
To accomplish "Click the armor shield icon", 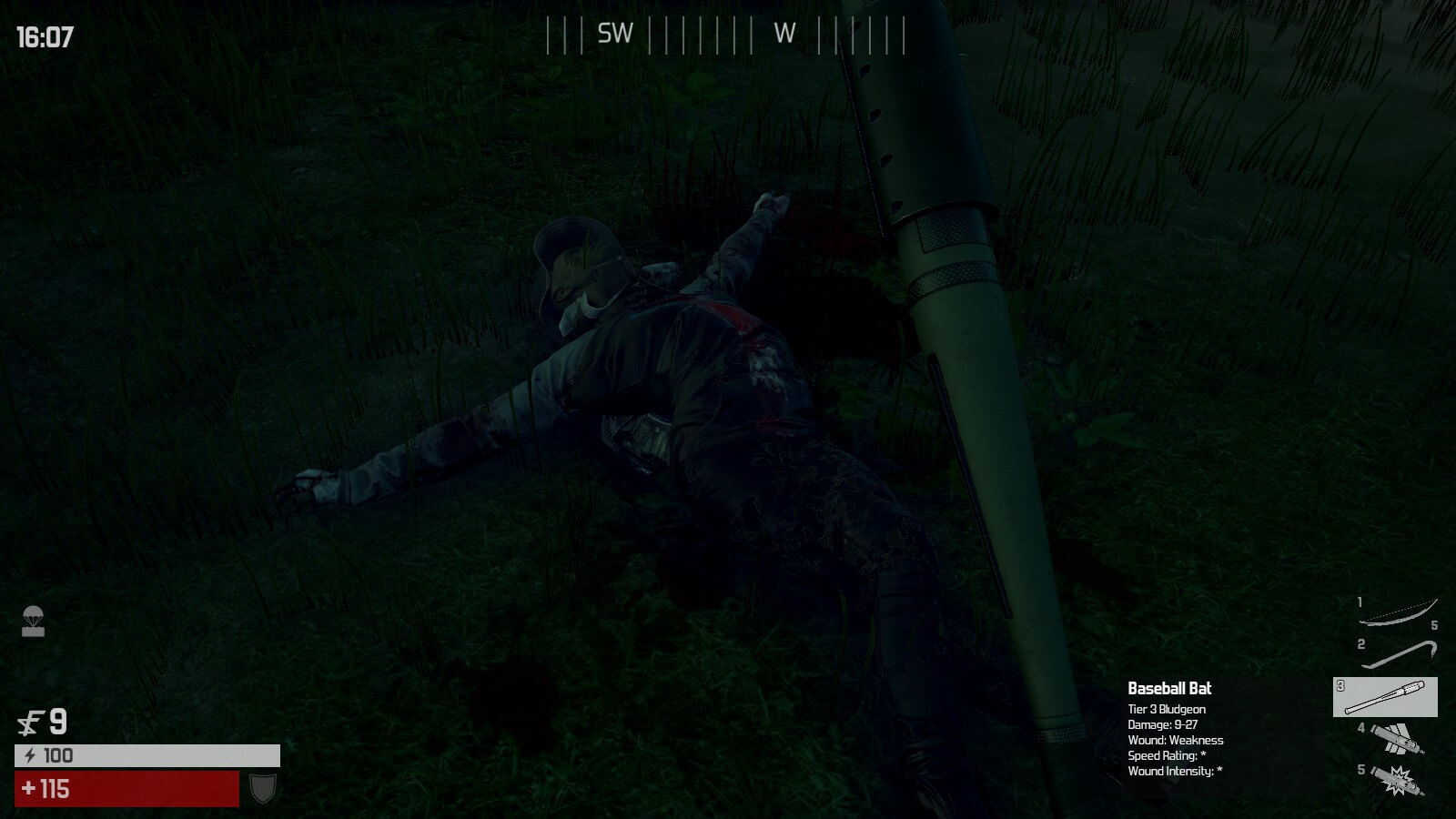I will click(x=261, y=784).
